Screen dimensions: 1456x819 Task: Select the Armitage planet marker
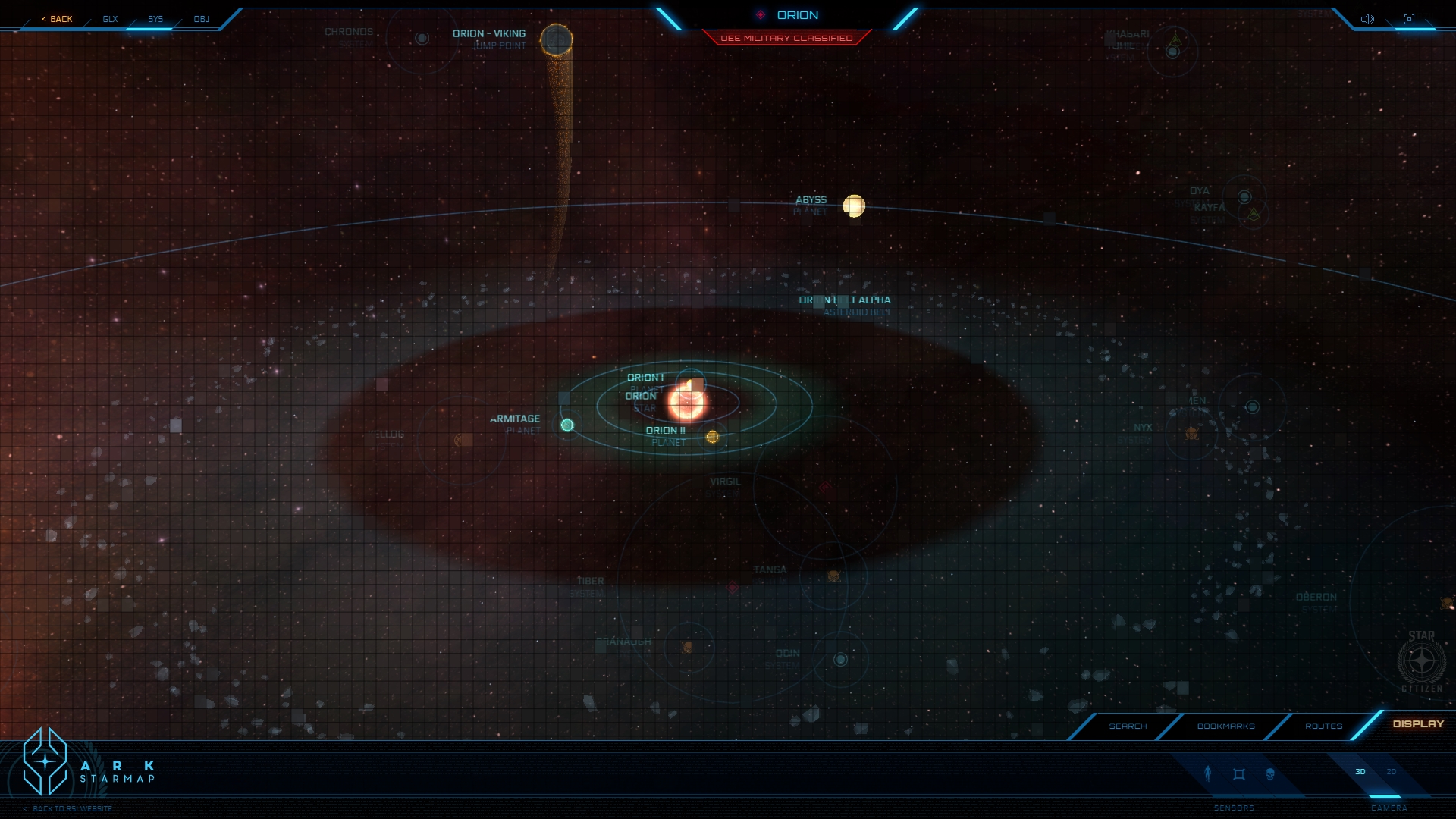click(567, 425)
